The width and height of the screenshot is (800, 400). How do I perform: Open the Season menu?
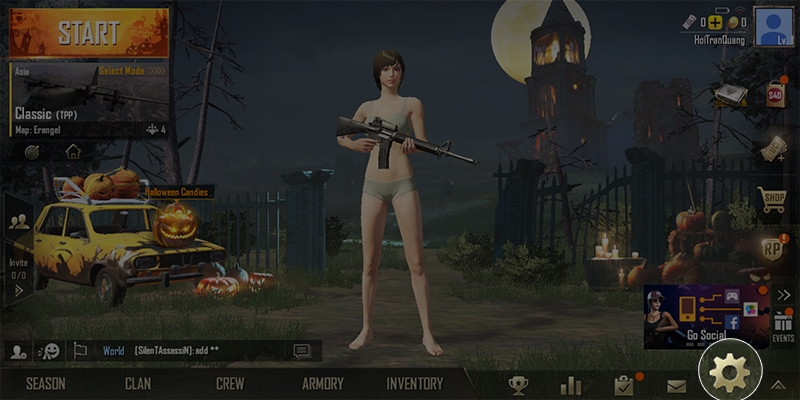click(46, 383)
